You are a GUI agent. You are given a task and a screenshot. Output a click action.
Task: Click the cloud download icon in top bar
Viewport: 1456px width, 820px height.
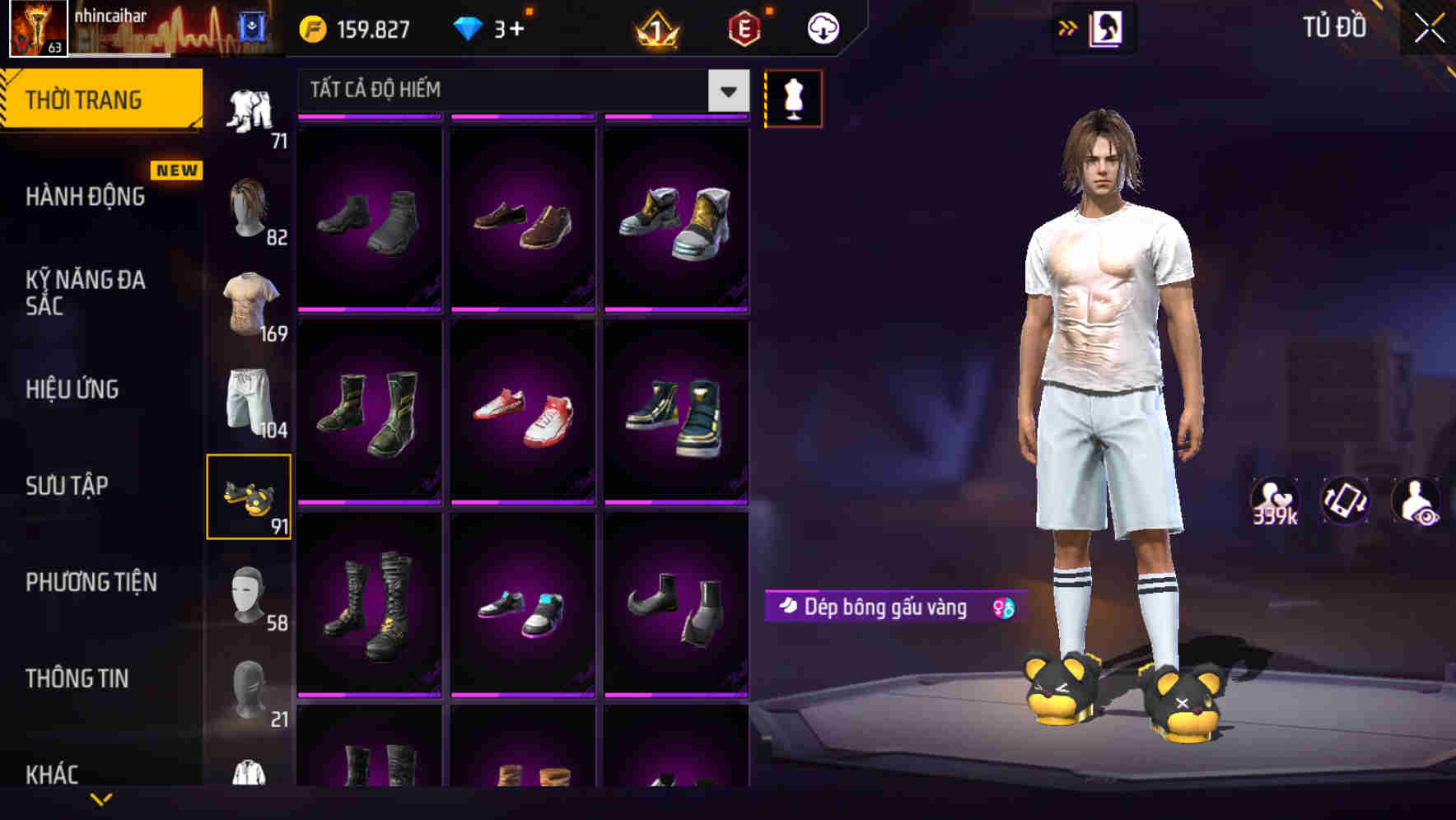(822, 27)
